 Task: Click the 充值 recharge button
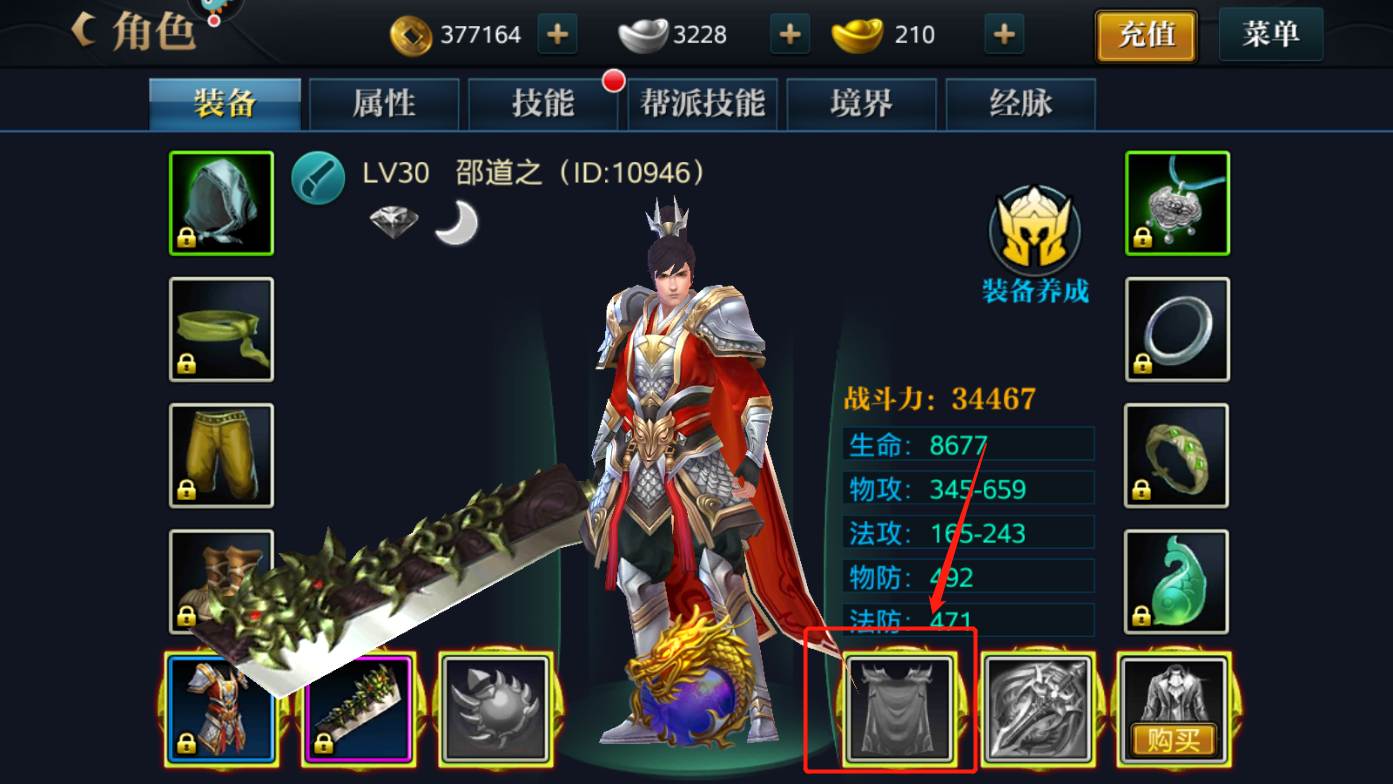point(1145,33)
